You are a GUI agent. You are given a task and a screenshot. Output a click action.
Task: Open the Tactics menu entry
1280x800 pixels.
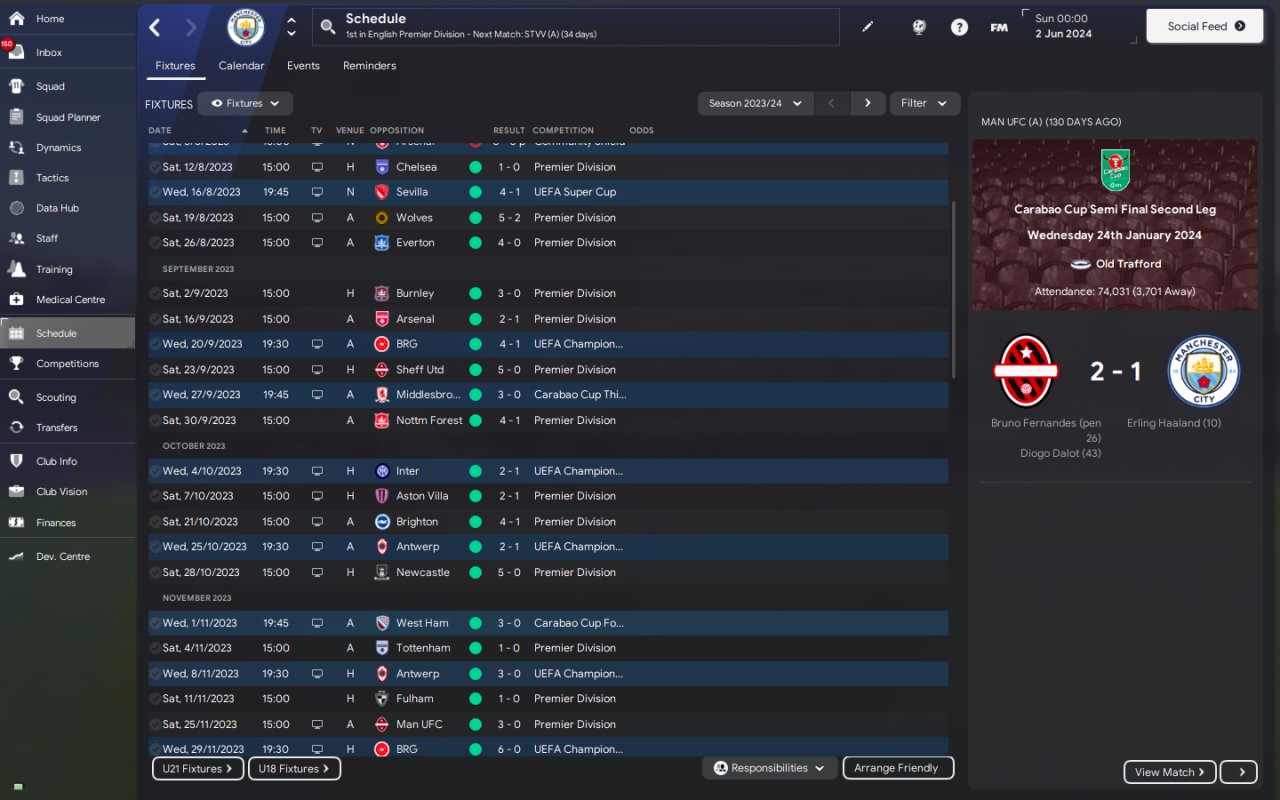tap(52, 178)
